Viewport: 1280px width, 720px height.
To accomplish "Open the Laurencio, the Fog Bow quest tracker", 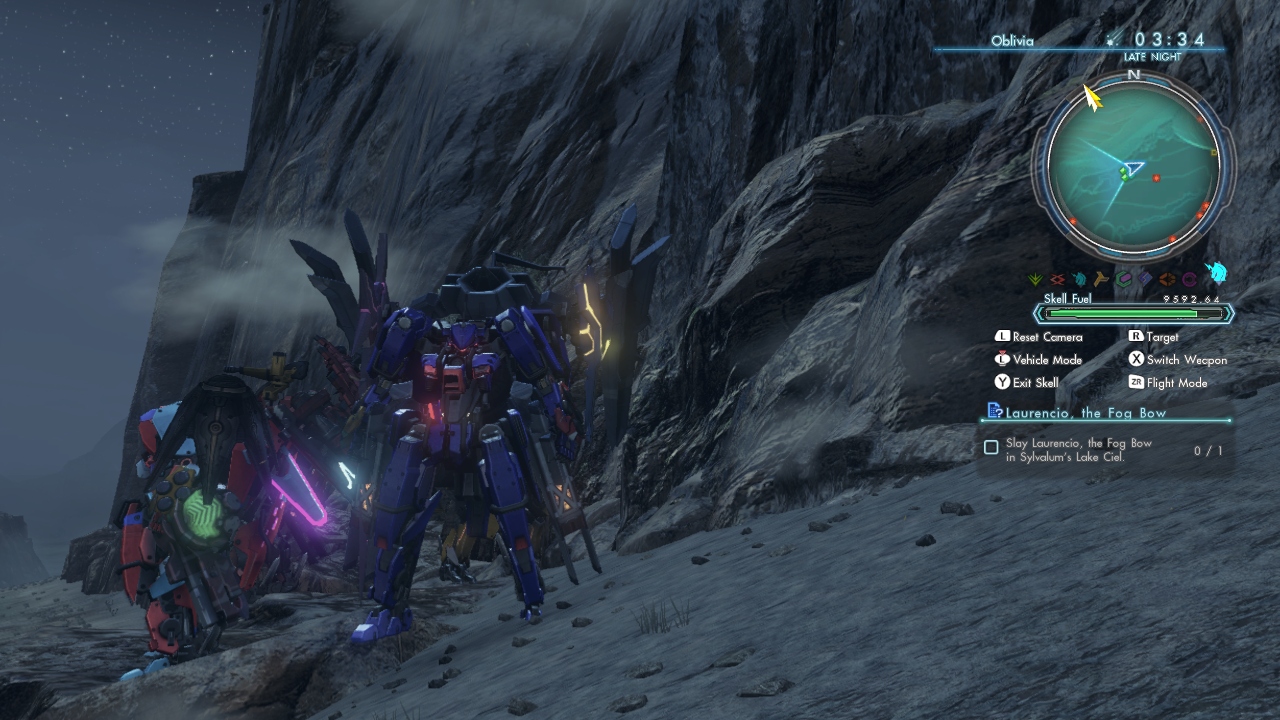I will [1086, 412].
